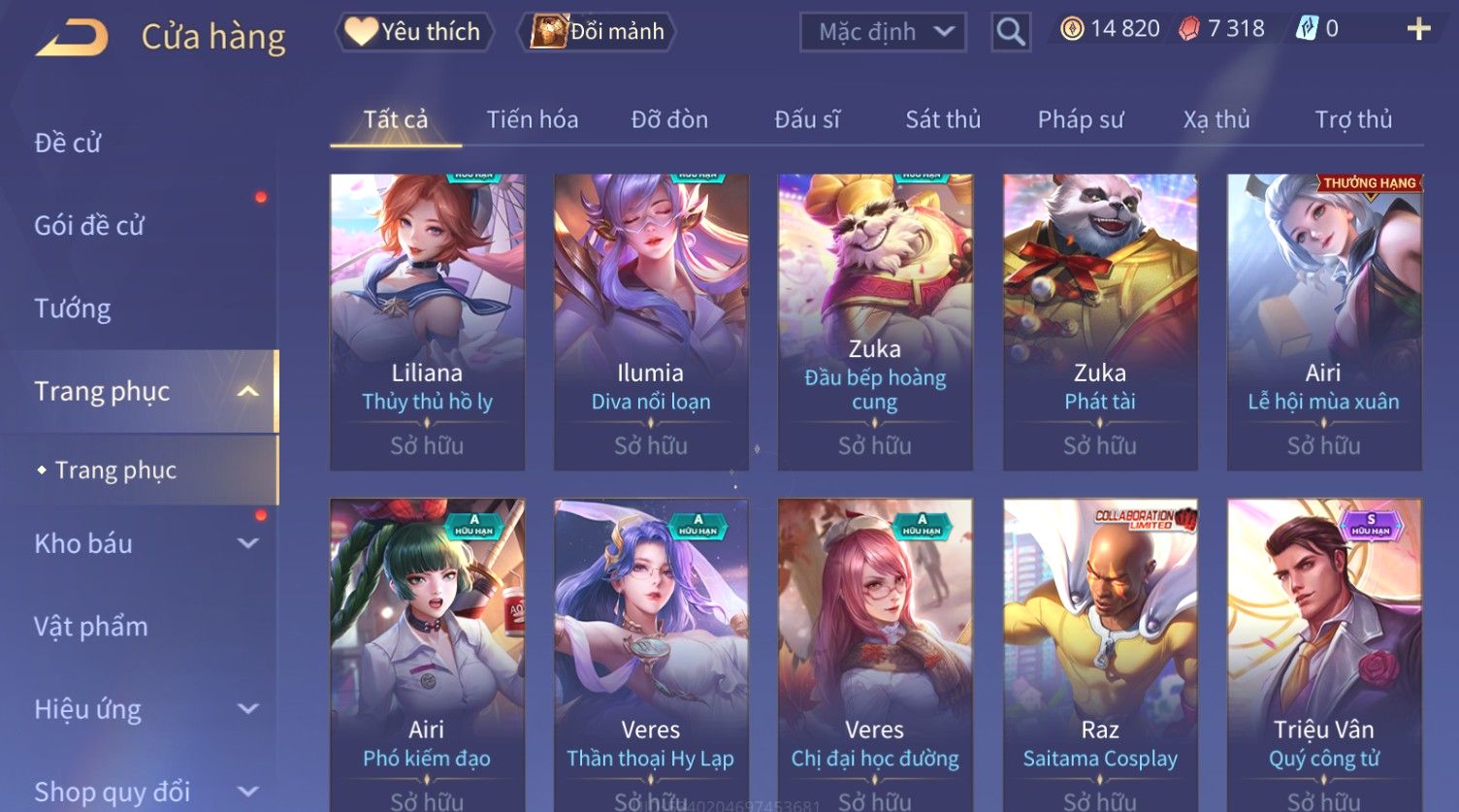Screen dimensions: 1459x812
Task: Choose the Airi Lễ hội mùa xuân skin
Action: coord(1323,320)
